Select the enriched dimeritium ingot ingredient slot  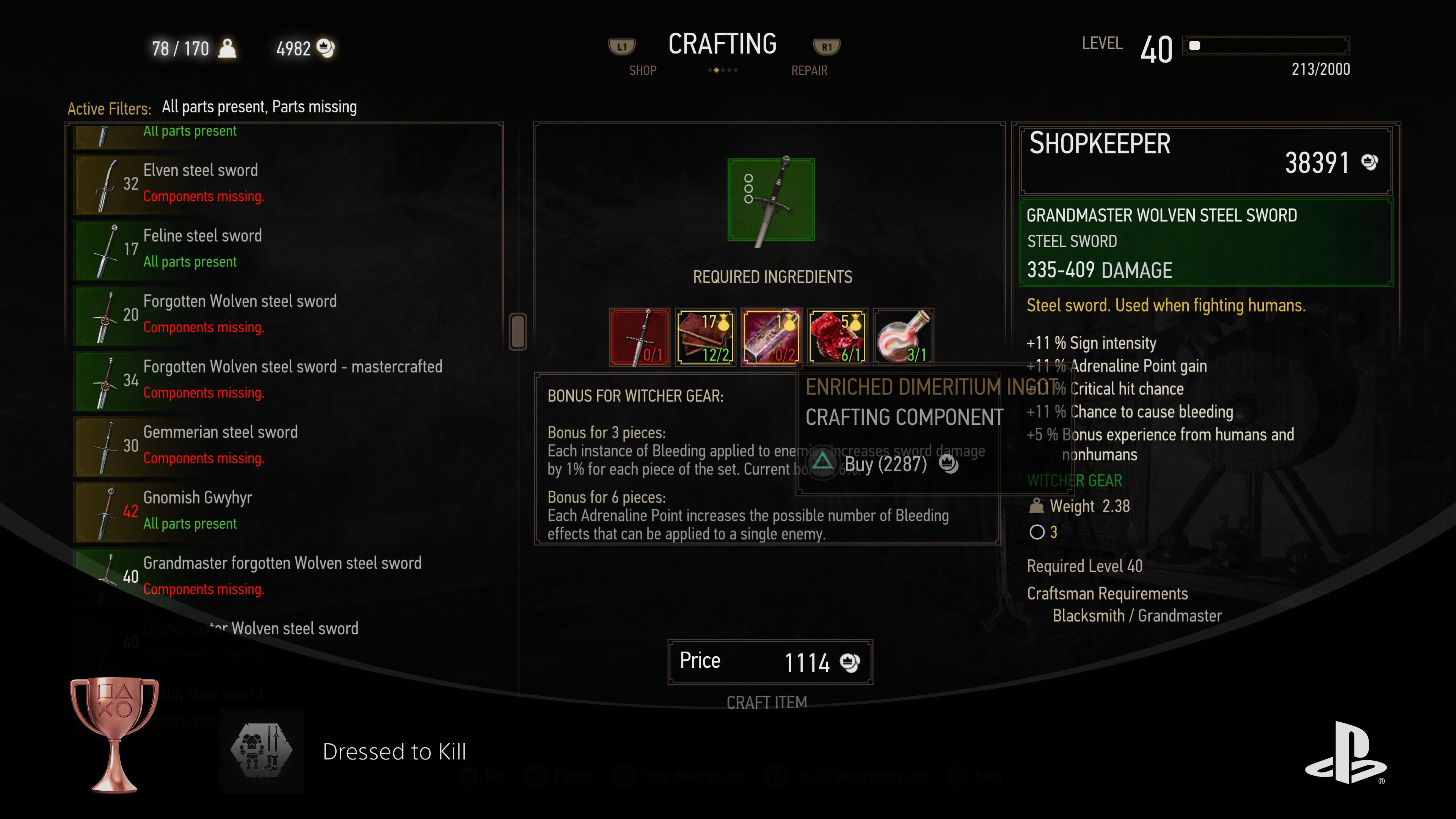click(771, 337)
